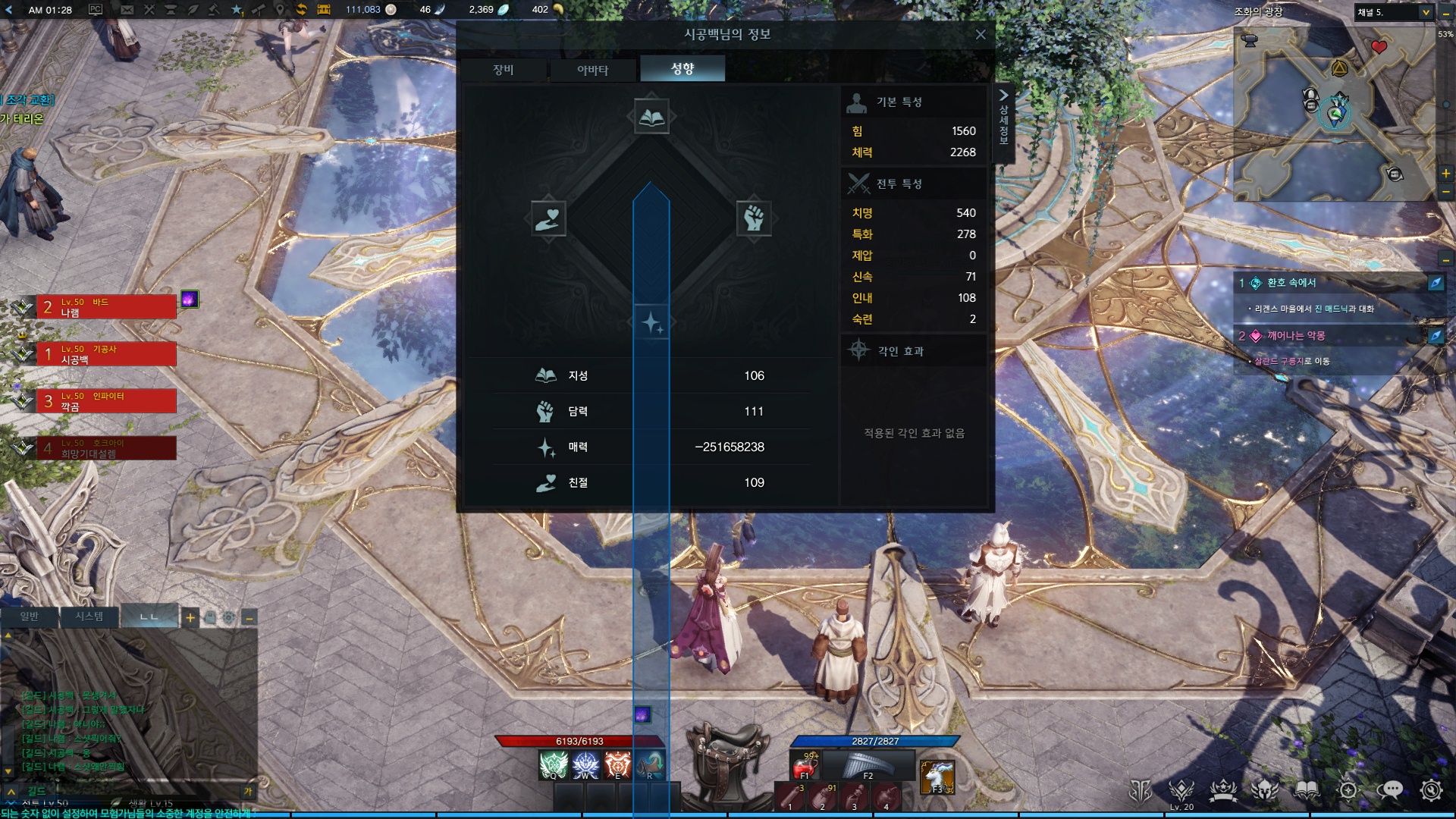
Task: Open the 시스템 chat tab
Action: click(x=89, y=617)
